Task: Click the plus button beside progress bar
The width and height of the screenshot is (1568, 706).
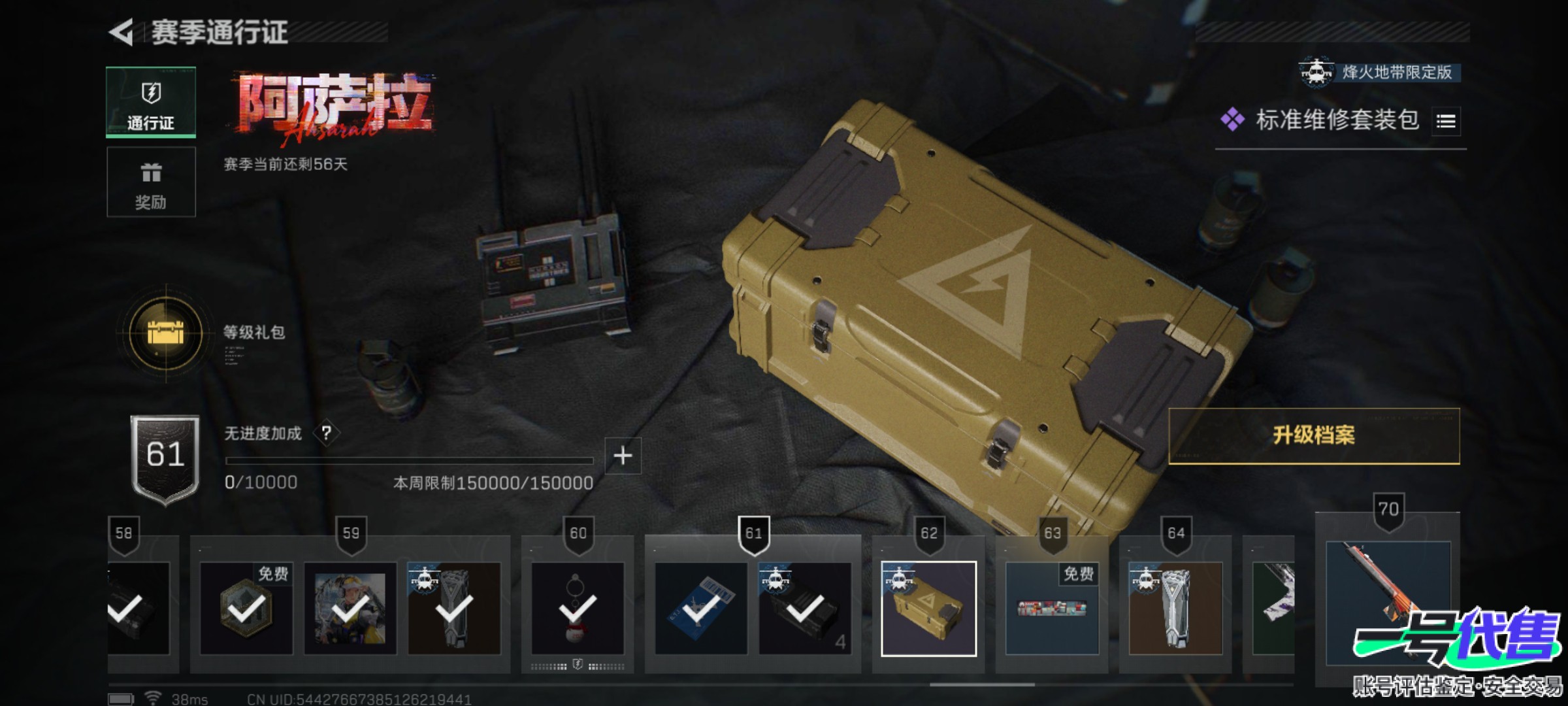Action: click(x=623, y=456)
